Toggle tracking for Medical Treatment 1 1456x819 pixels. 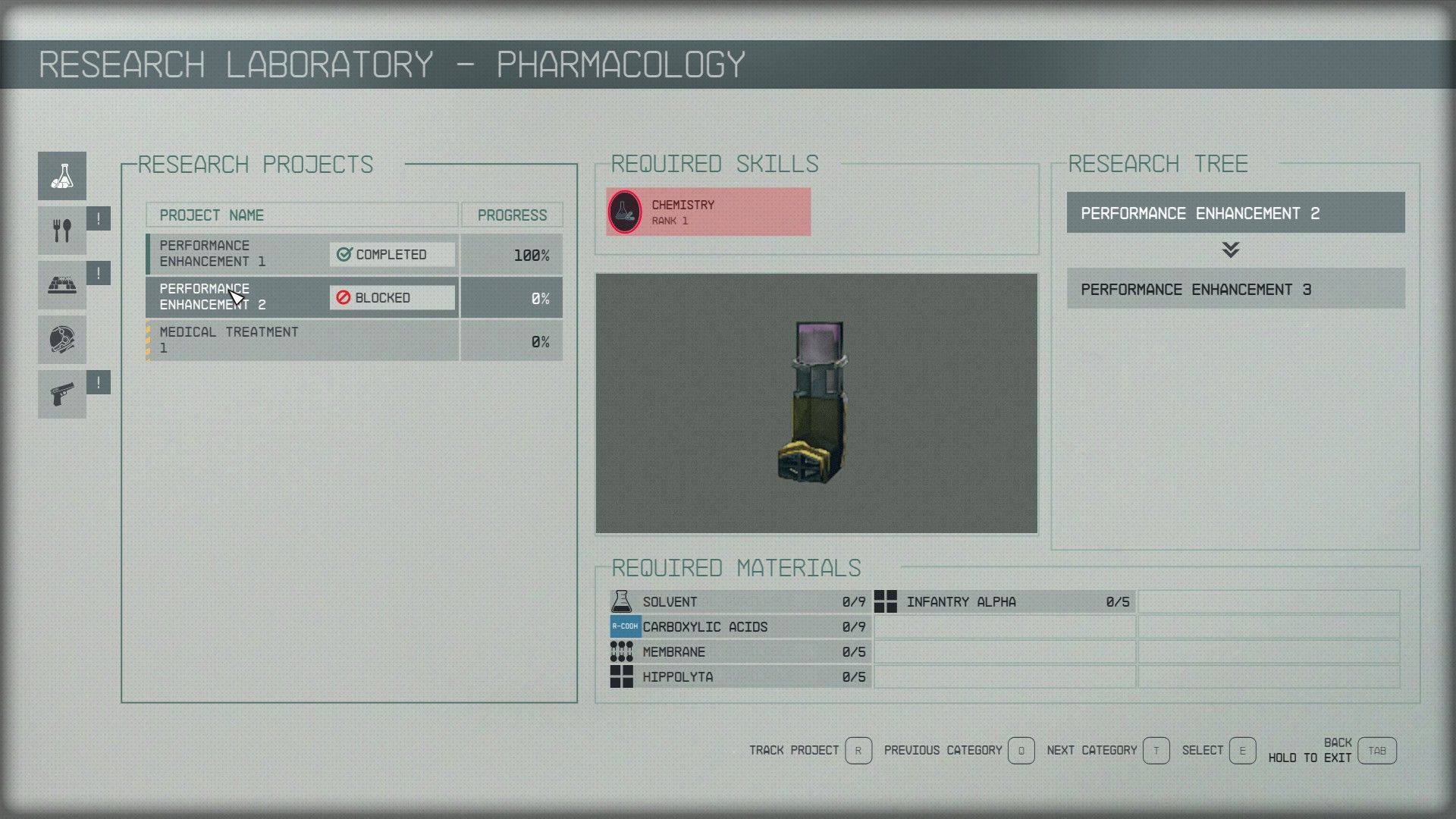227,340
